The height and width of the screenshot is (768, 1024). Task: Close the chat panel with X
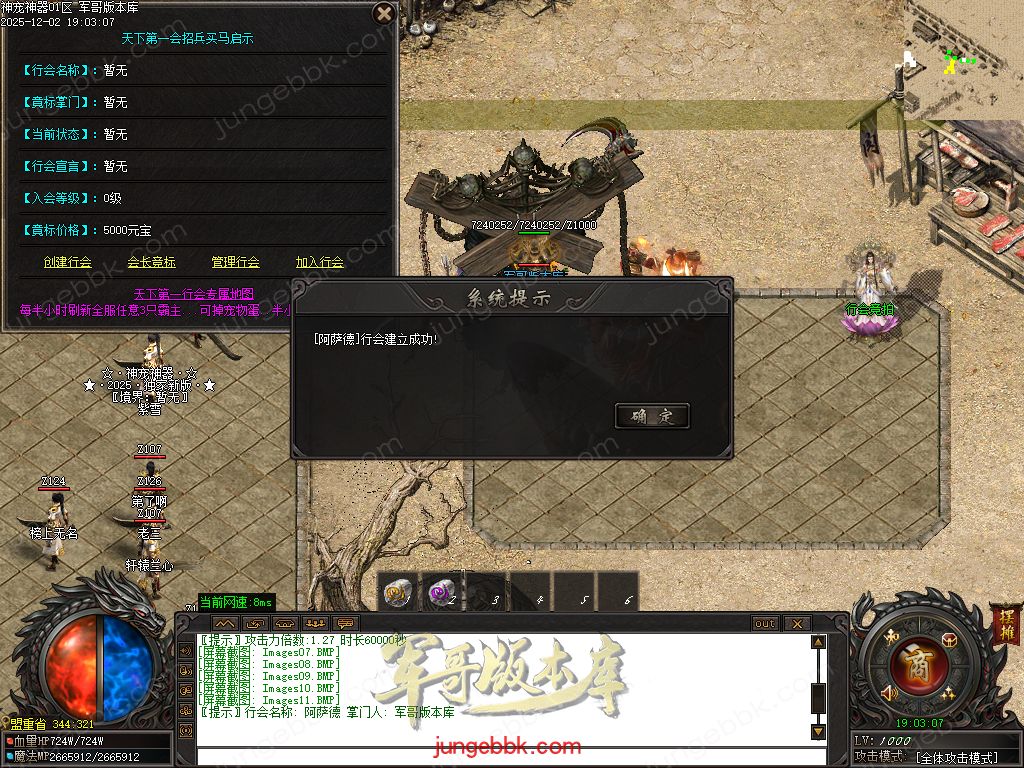796,624
